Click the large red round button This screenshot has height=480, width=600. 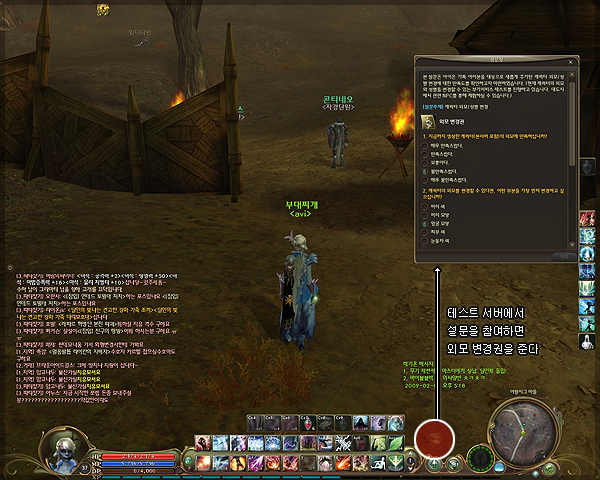tap(435, 436)
